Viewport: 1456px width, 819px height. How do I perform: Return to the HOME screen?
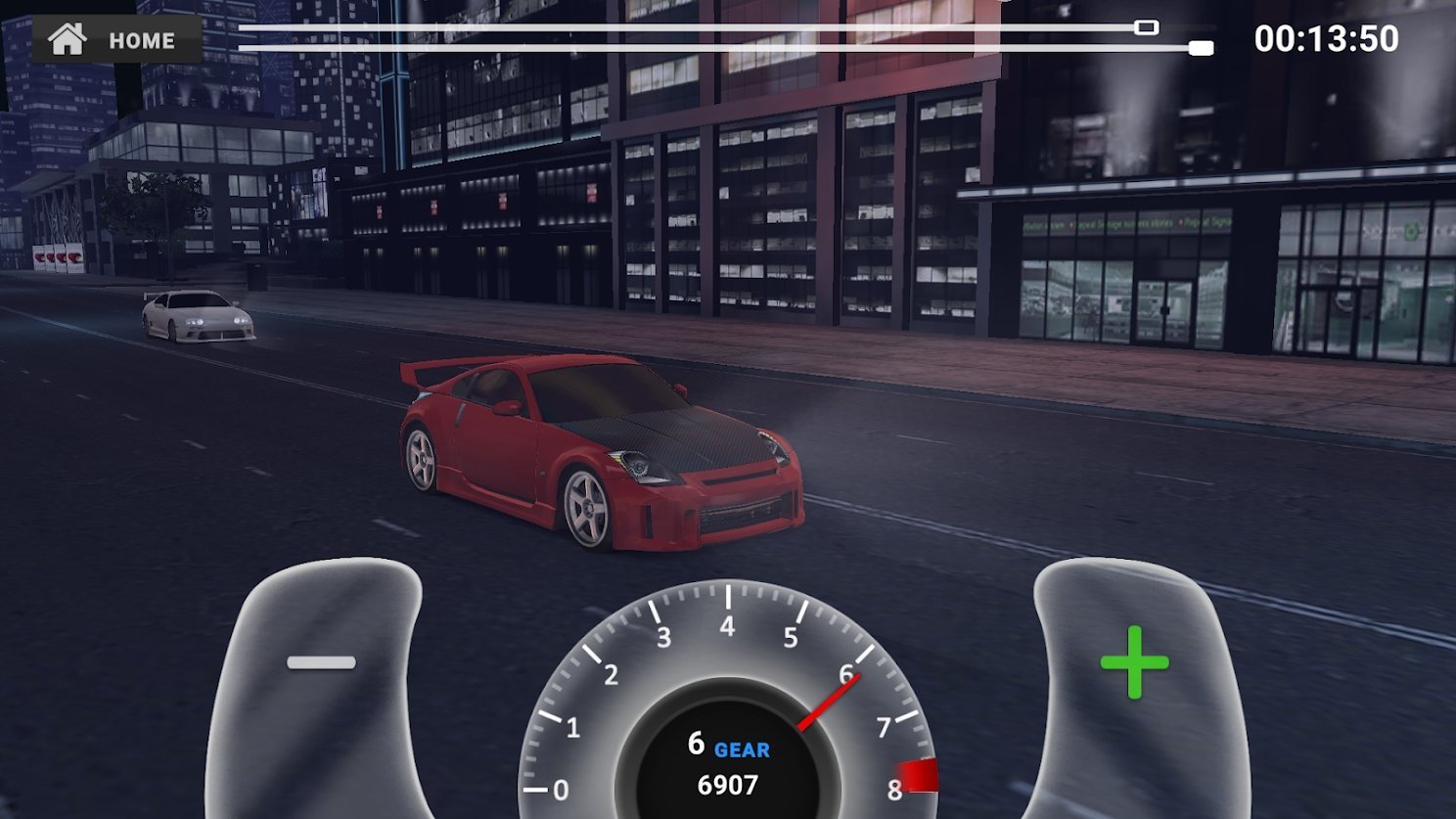115,40
